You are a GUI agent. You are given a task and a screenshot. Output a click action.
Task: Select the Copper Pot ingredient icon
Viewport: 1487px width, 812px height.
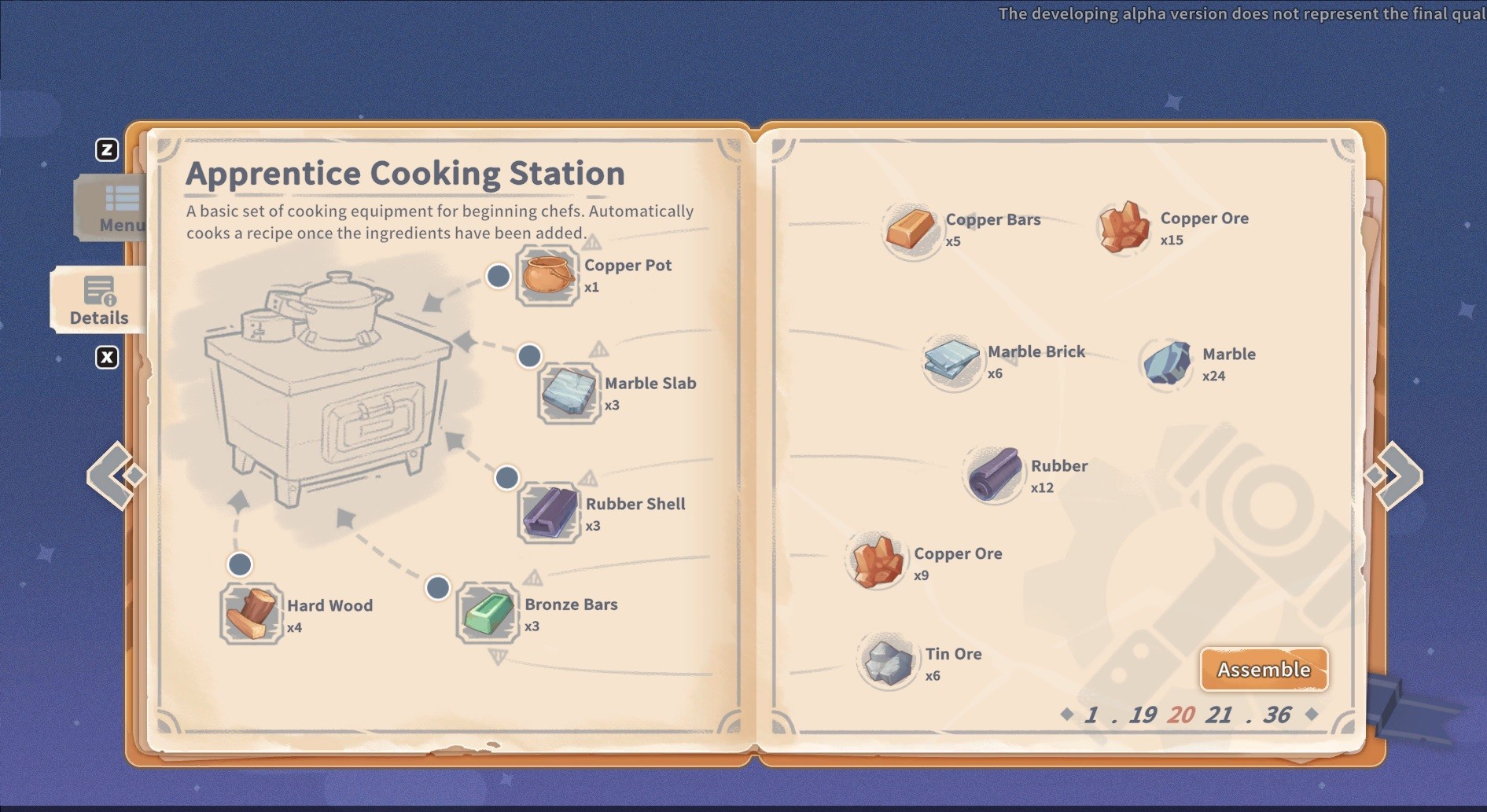click(547, 276)
